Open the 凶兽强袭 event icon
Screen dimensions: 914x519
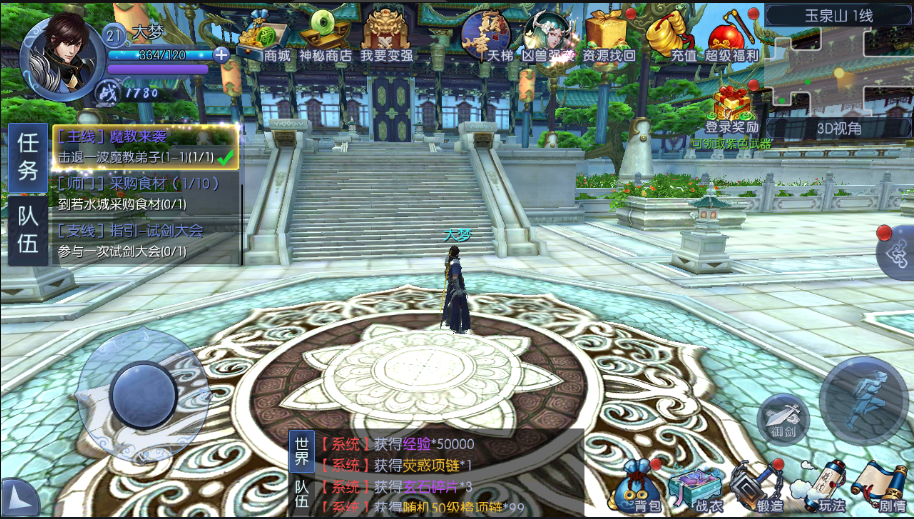click(547, 38)
